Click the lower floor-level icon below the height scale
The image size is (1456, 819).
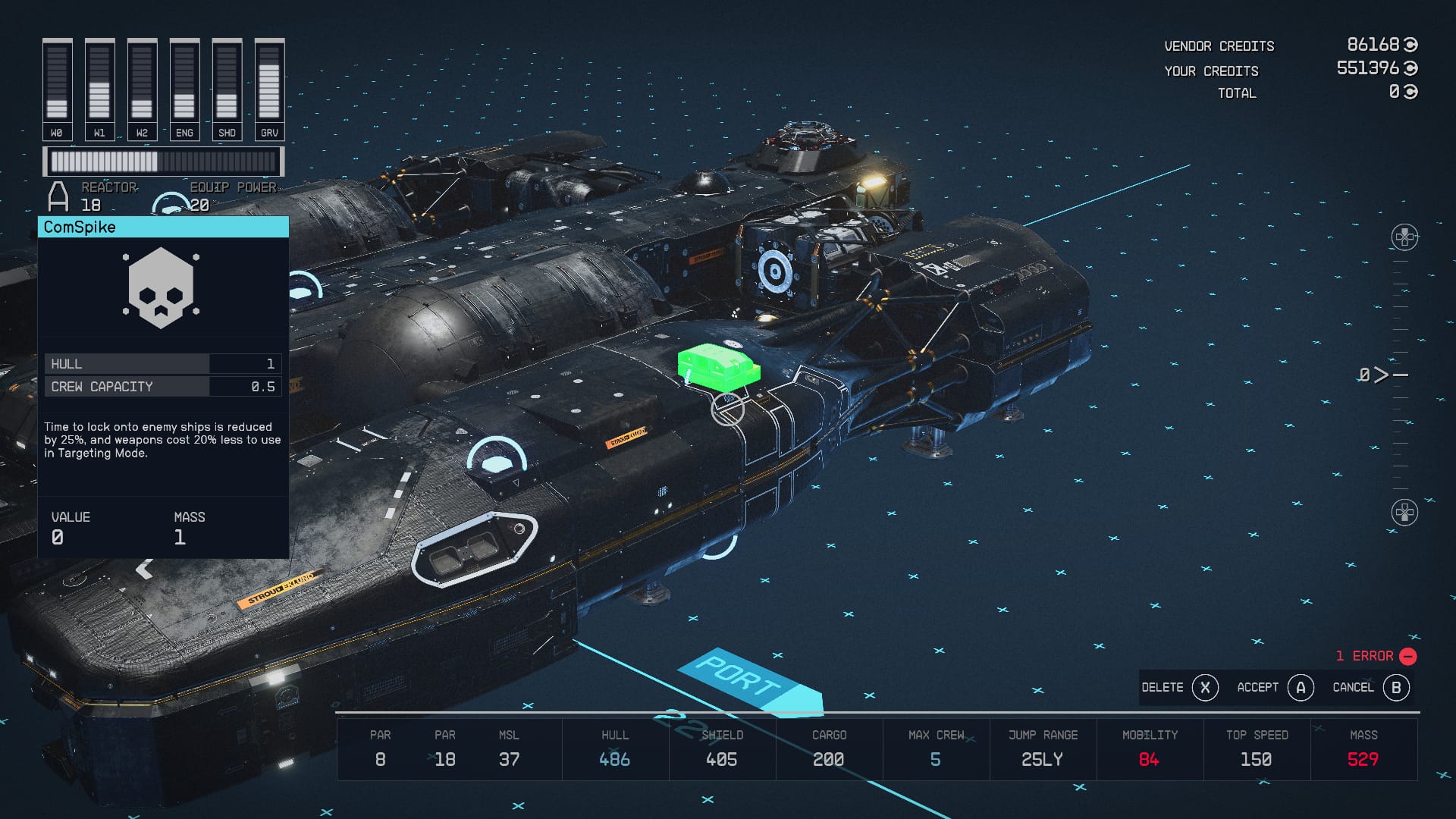[1404, 513]
